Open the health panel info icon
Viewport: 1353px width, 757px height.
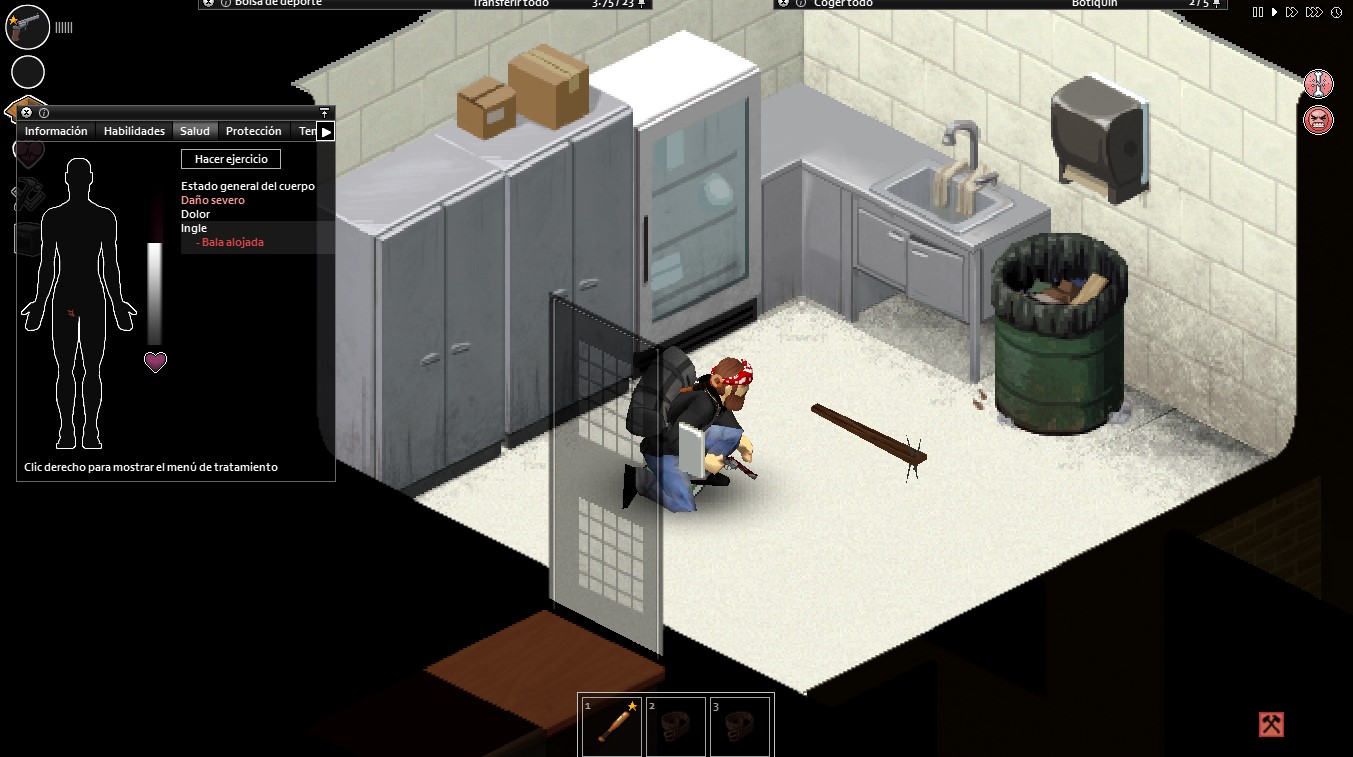click(x=44, y=112)
